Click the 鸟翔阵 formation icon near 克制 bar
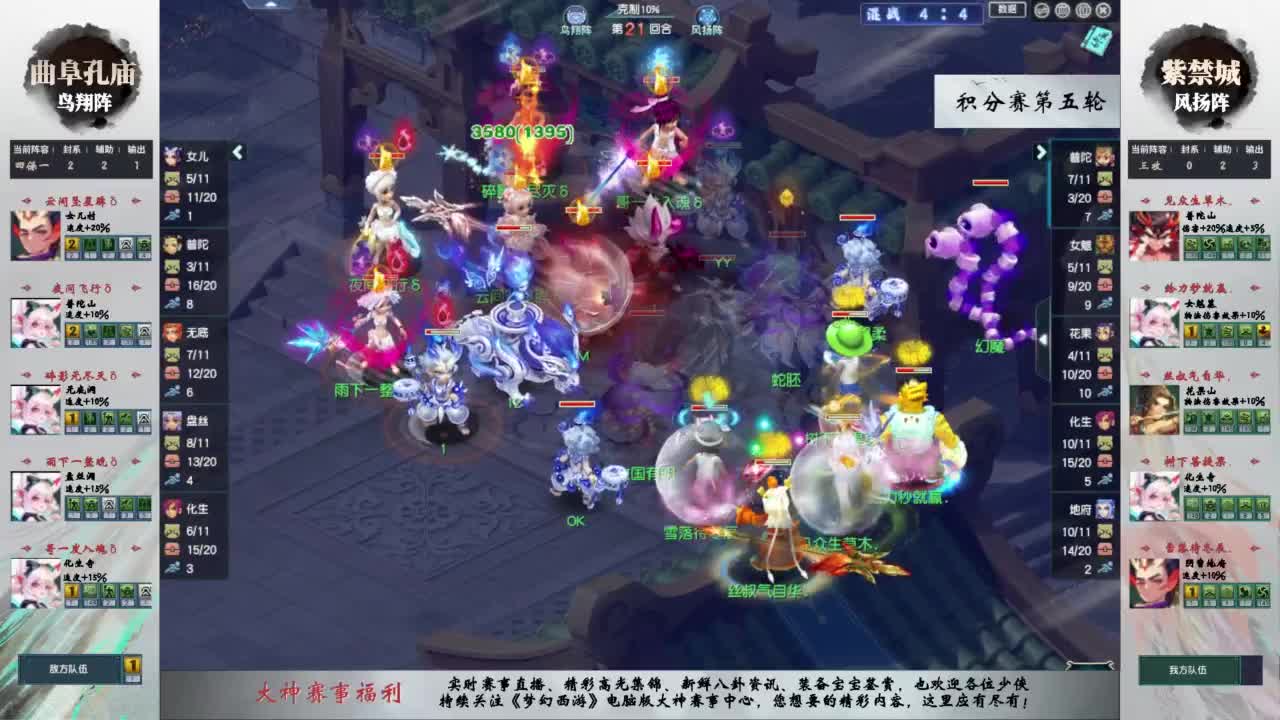1280x720 pixels. pos(576,14)
